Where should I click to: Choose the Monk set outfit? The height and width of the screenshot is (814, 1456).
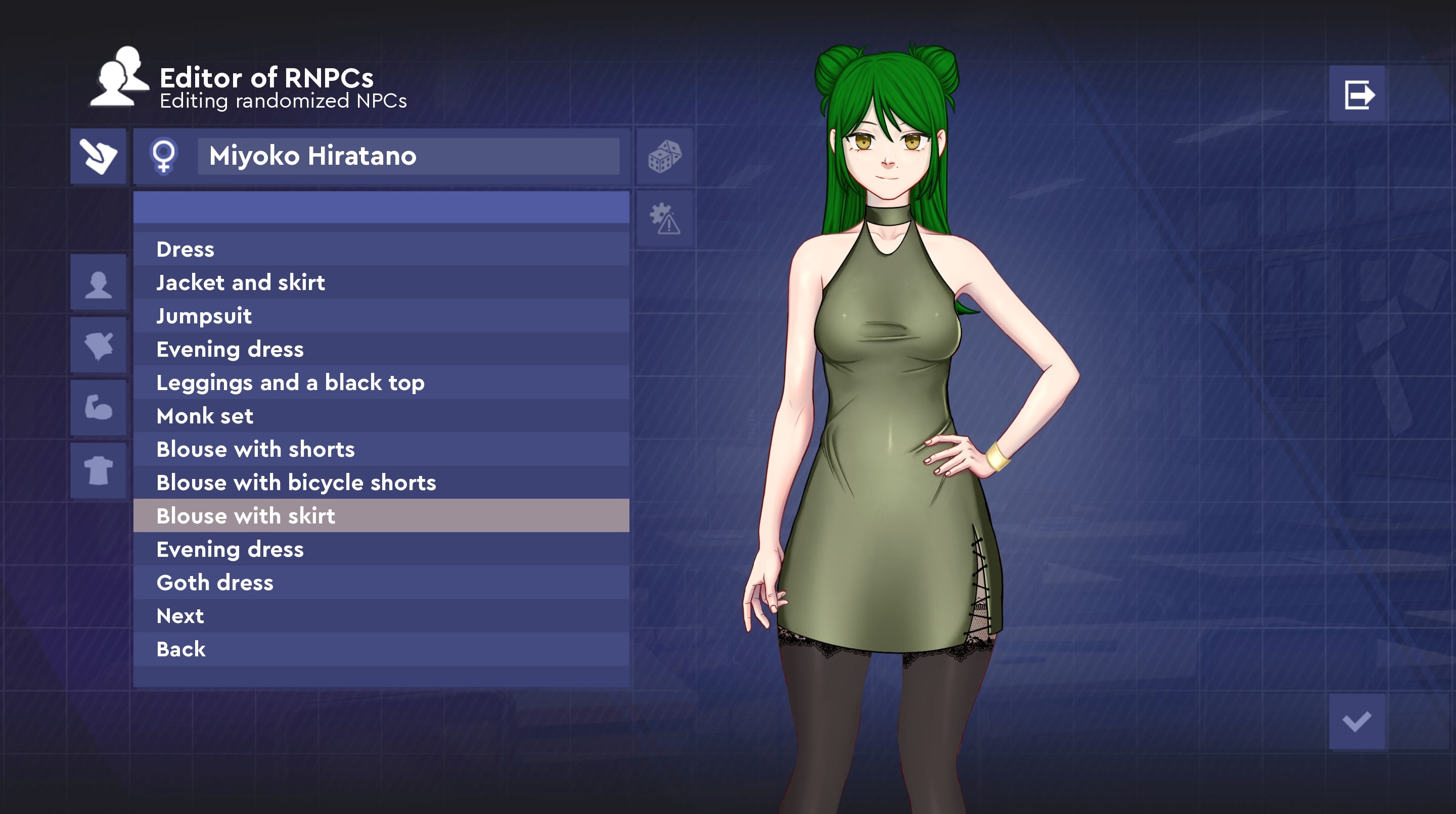coord(381,416)
